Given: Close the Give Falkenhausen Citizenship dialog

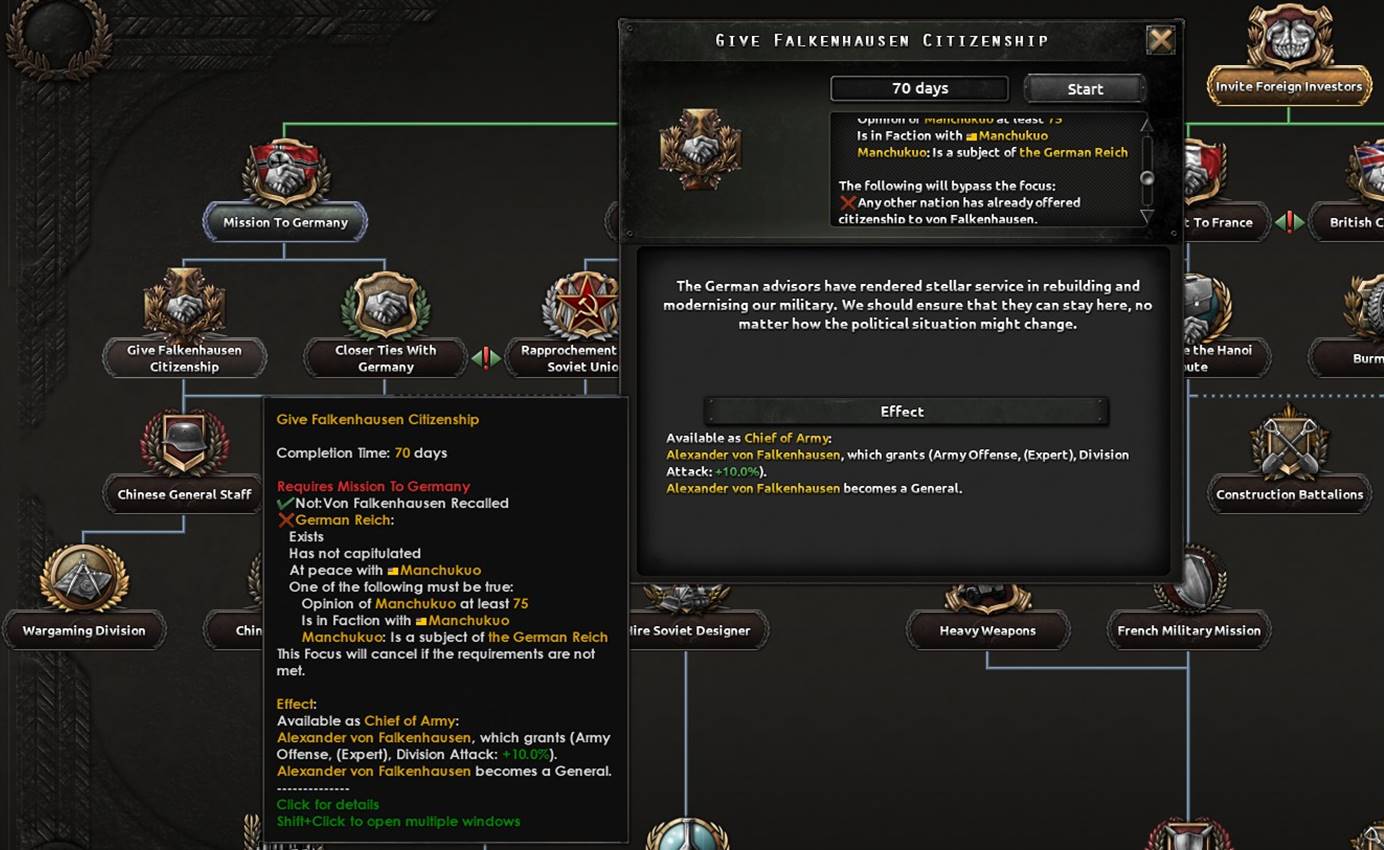Looking at the screenshot, I should tap(1160, 40).
